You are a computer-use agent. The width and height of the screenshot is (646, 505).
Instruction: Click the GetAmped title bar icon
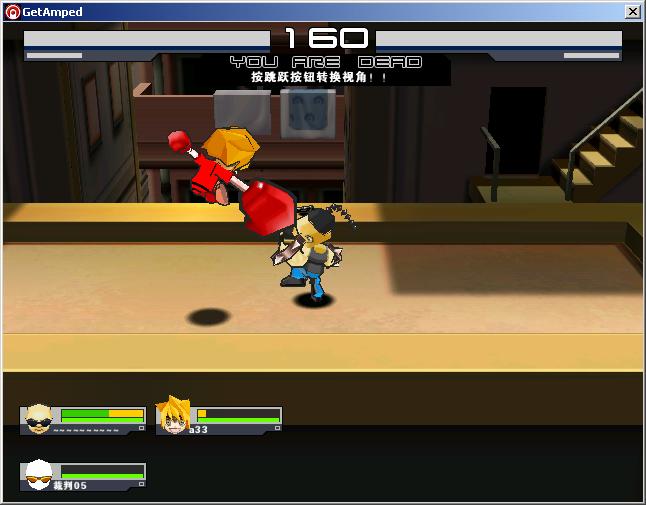click(x=12, y=12)
